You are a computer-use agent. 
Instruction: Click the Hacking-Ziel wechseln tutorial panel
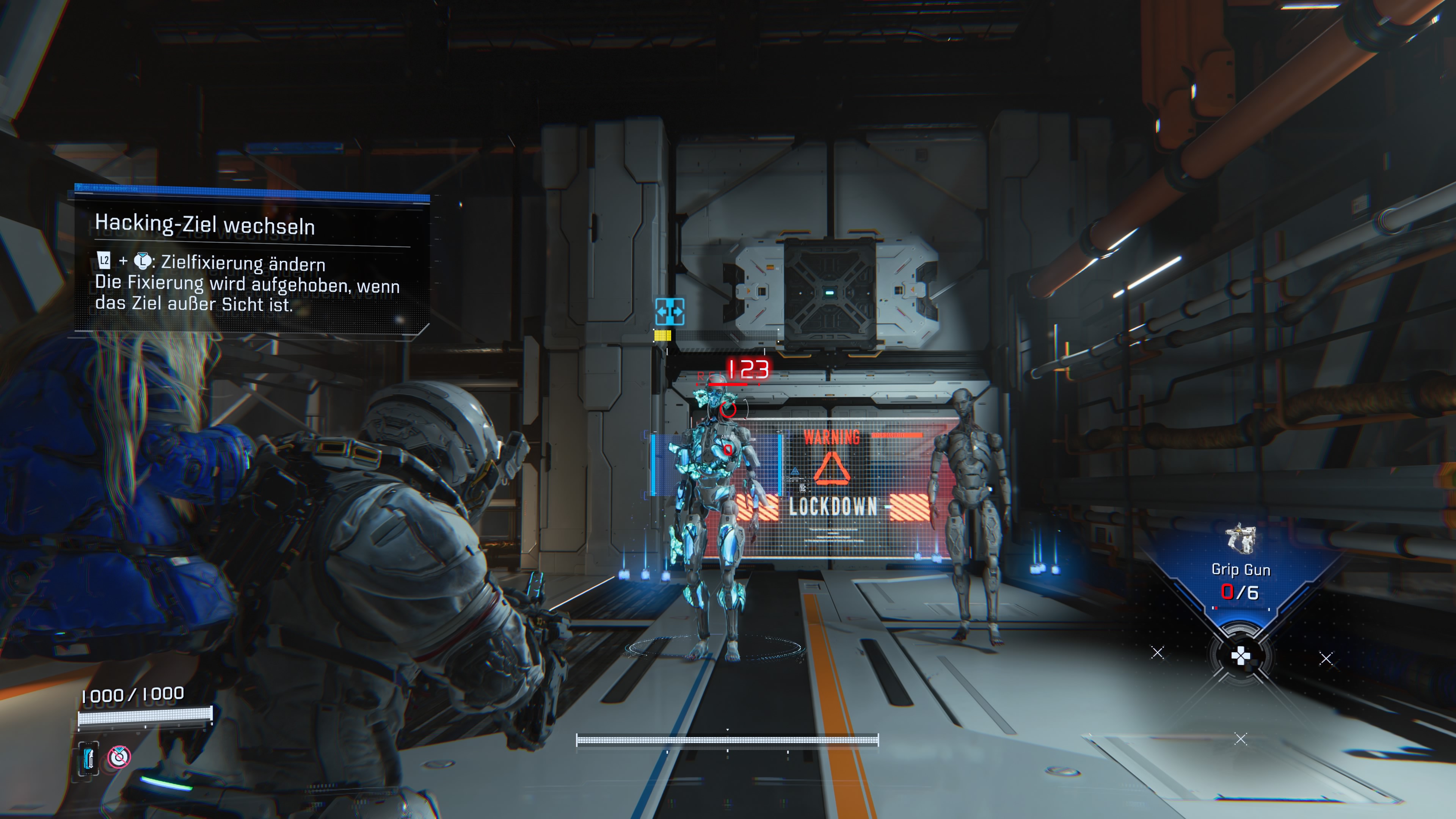pyautogui.click(x=251, y=263)
